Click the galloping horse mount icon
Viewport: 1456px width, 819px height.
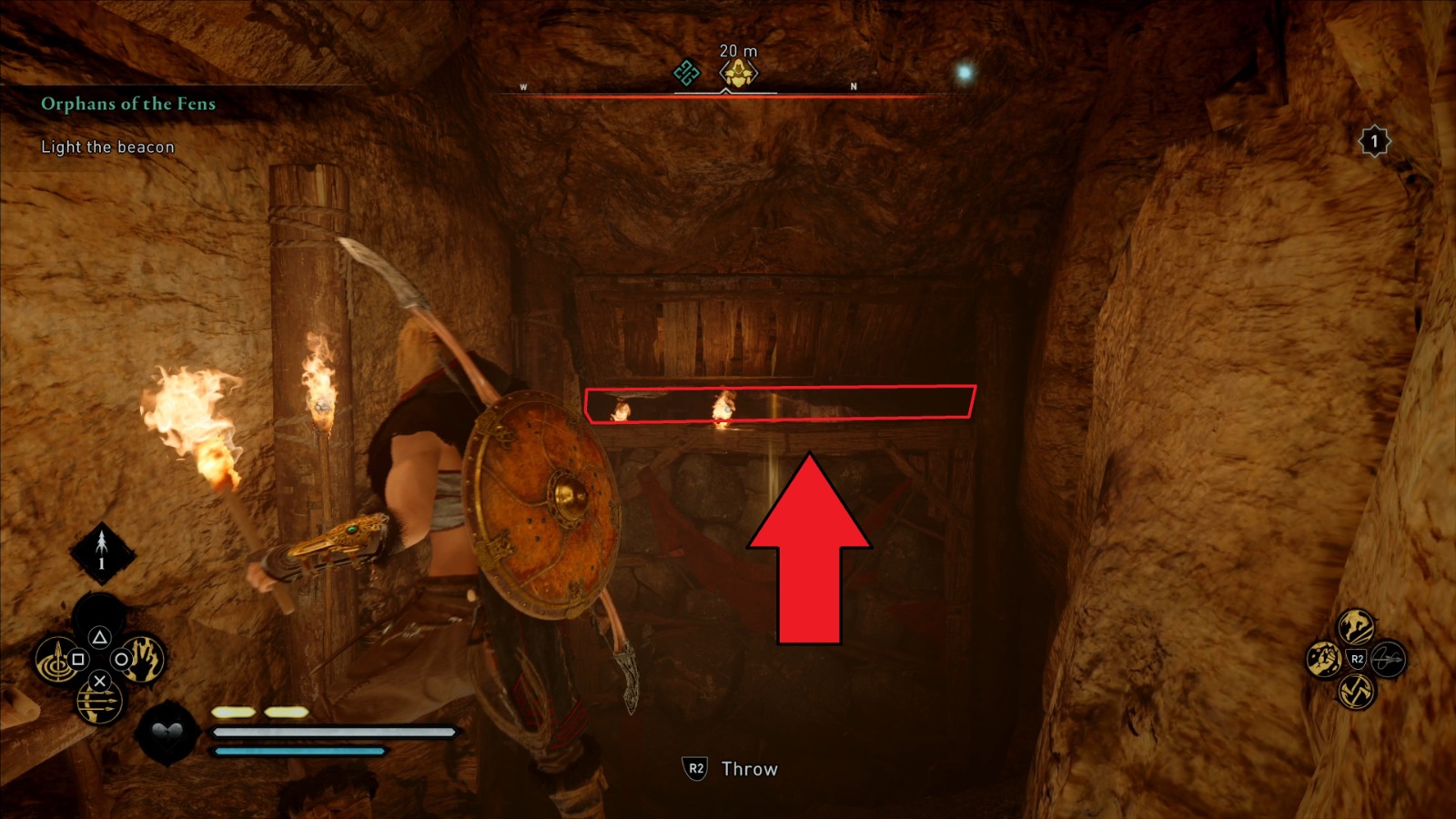(x=1355, y=626)
